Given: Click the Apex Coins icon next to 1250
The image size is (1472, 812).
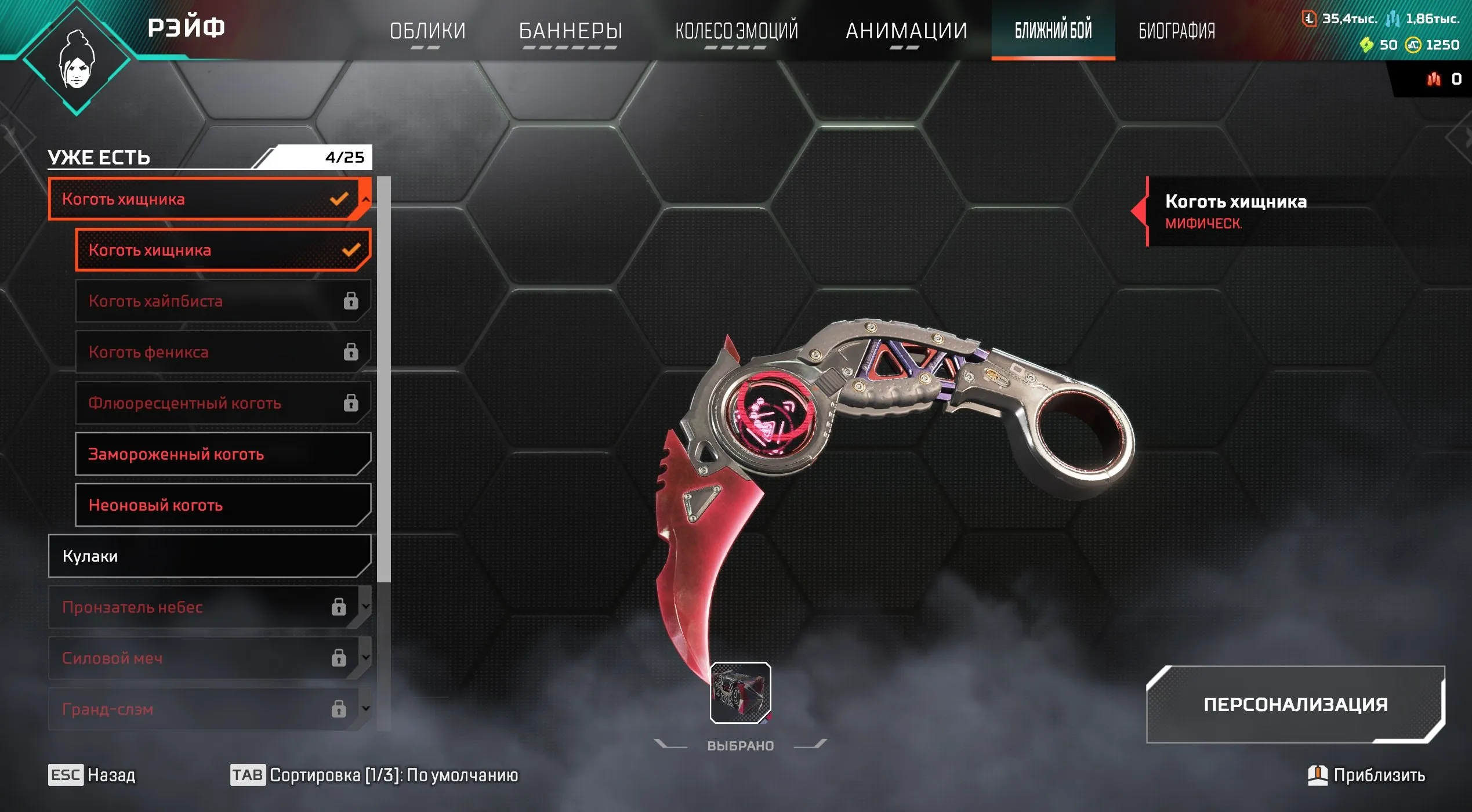Looking at the screenshot, I should [x=1413, y=45].
